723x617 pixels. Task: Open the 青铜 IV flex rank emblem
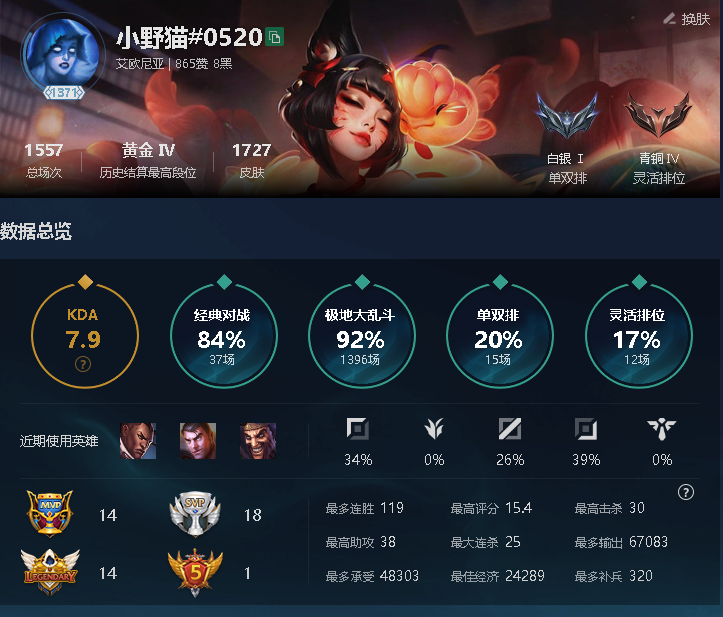point(659,118)
